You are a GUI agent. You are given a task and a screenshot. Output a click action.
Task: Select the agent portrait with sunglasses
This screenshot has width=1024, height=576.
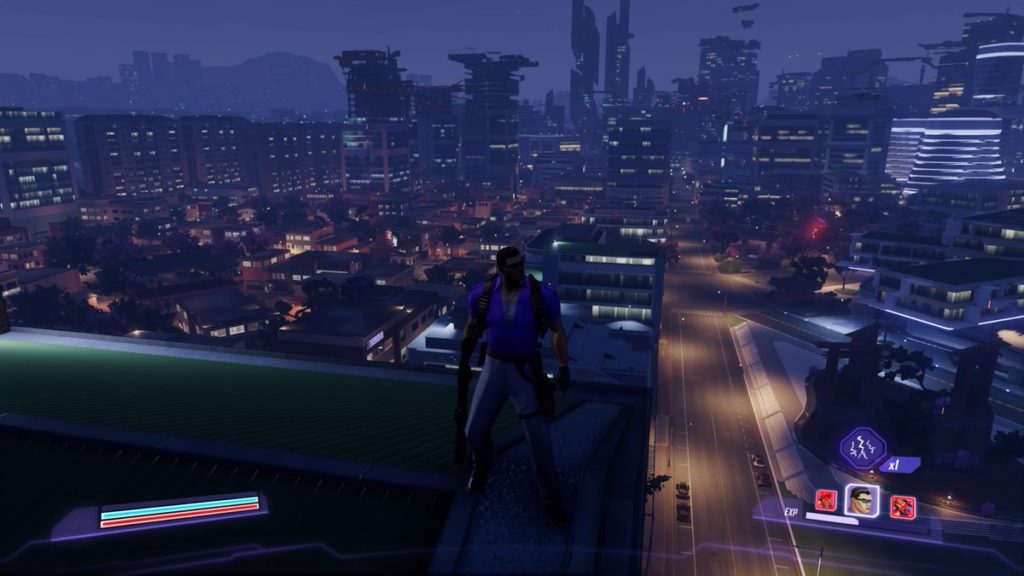click(x=861, y=500)
